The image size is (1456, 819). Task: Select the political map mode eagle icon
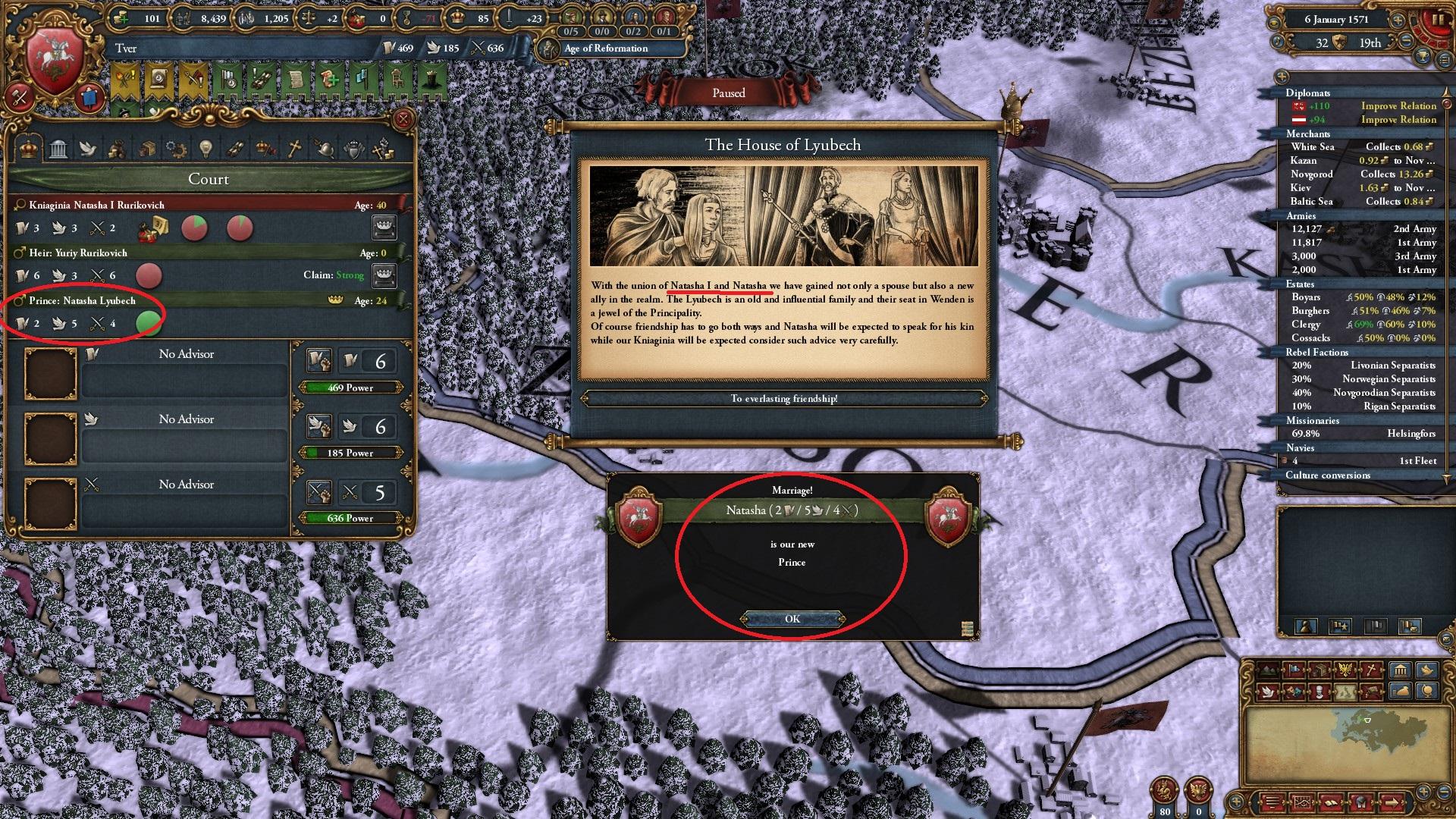point(1345,668)
